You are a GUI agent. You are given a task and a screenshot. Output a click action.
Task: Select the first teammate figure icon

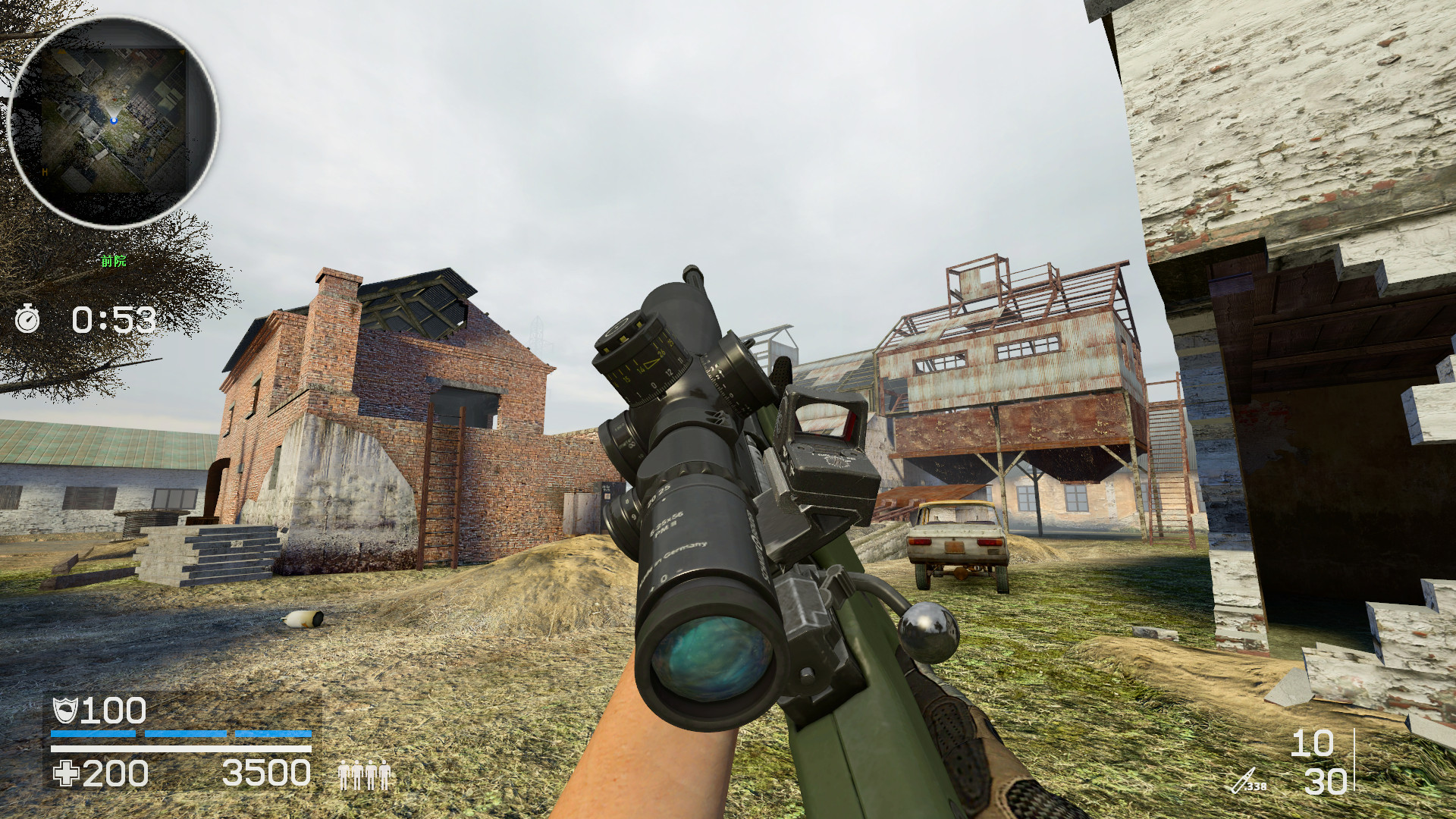[343, 775]
